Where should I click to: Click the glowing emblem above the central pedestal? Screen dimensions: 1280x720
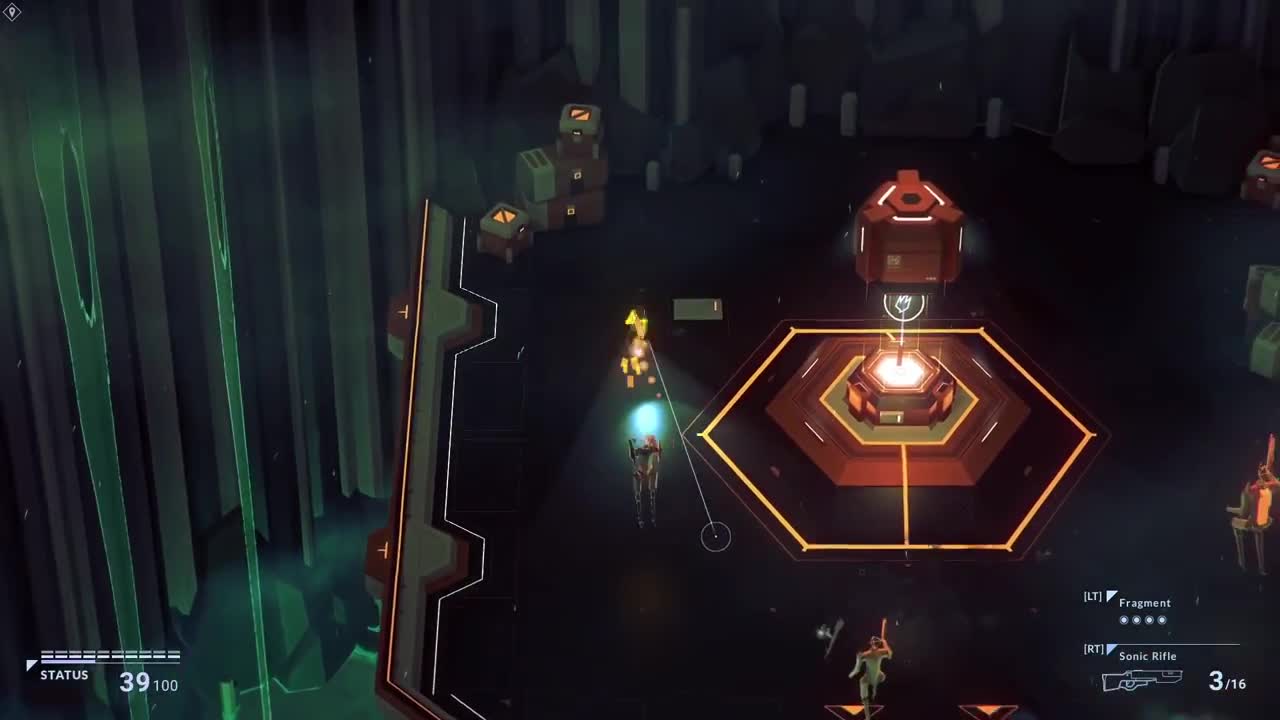click(x=902, y=305)
